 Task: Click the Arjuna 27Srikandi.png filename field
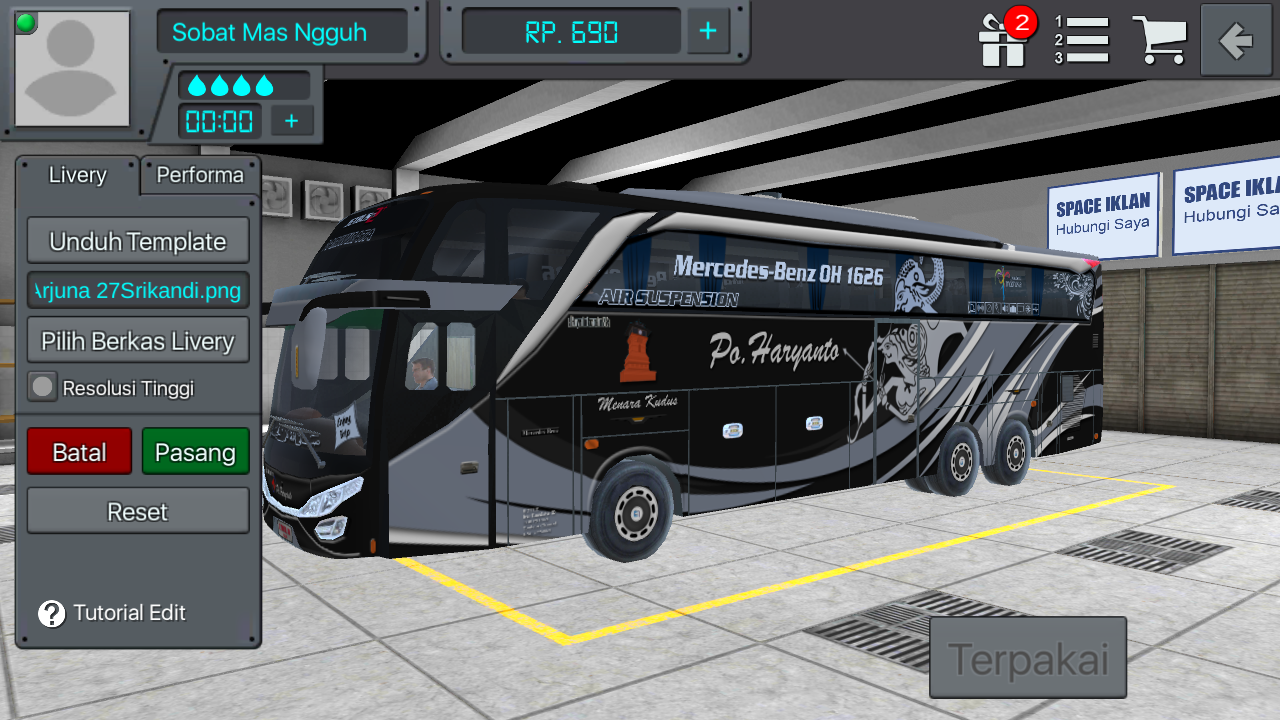[x=138, y=290]
